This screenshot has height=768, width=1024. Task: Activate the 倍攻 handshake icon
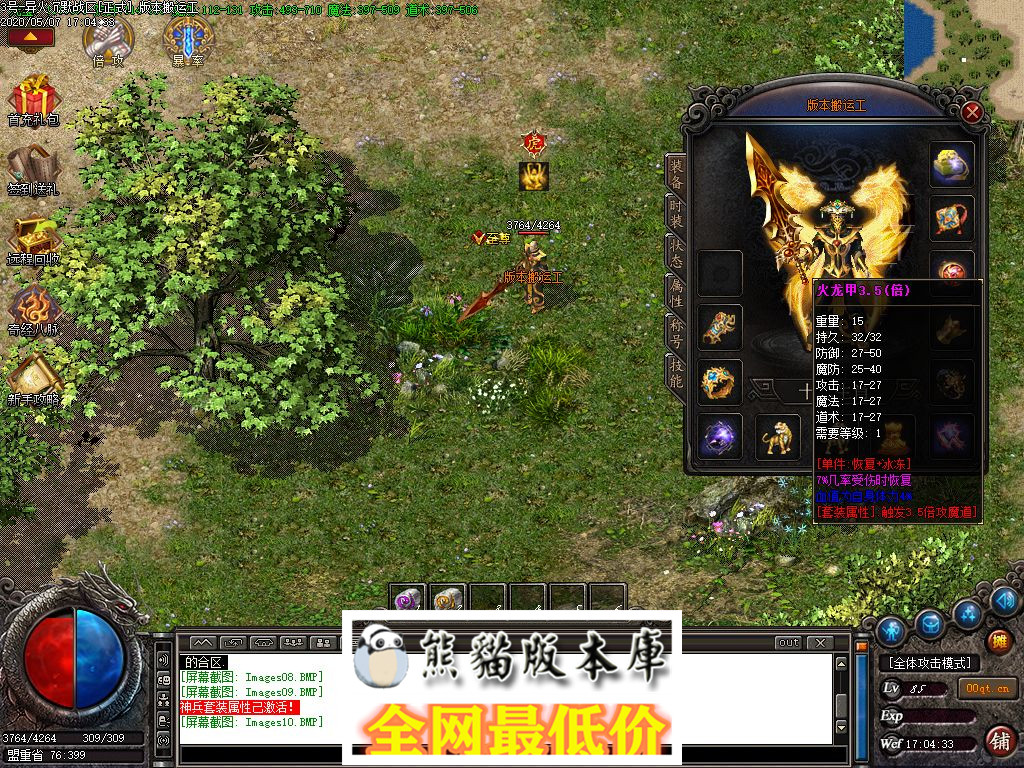click(107, 42)
